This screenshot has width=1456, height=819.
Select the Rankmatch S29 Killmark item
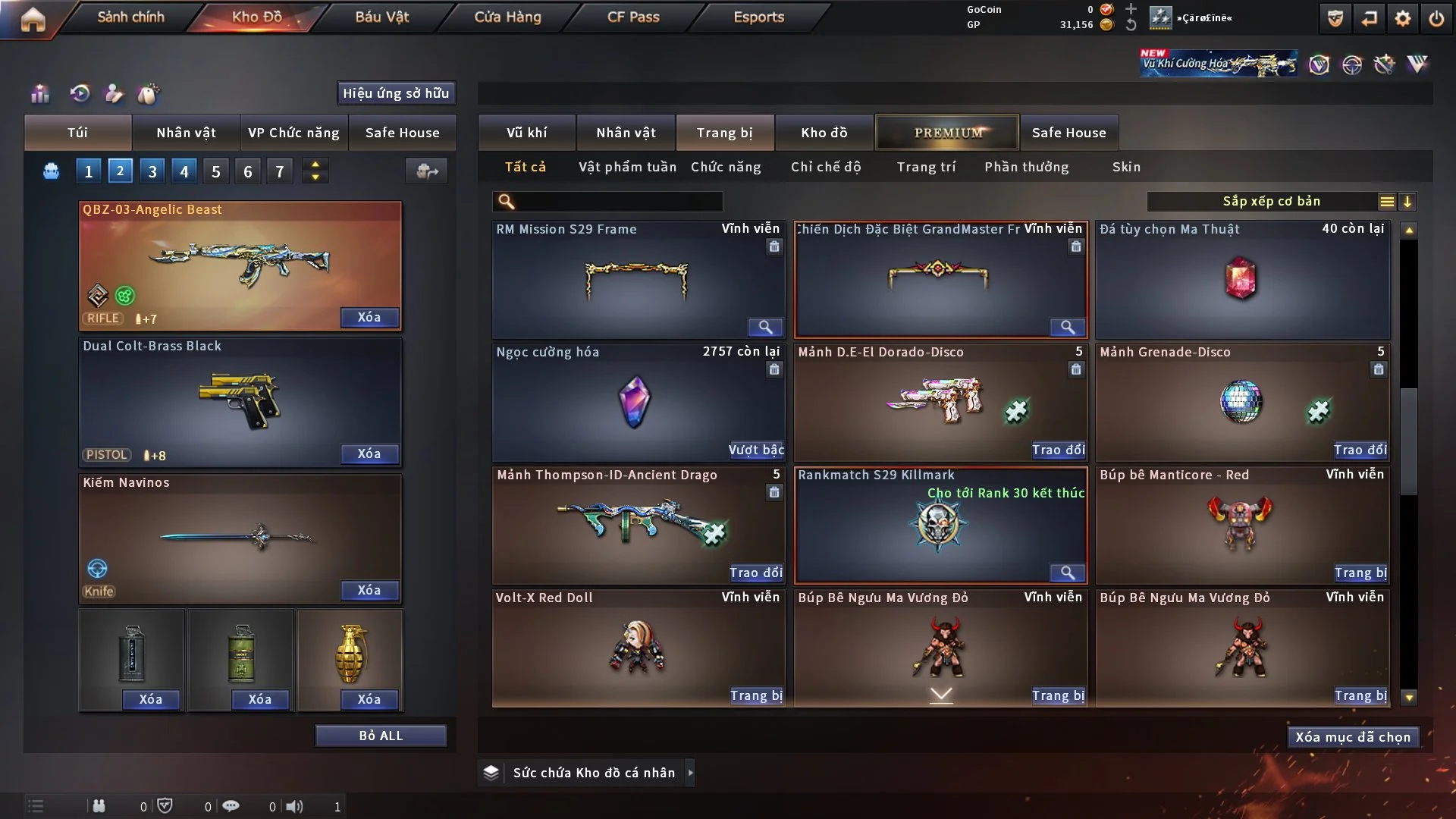[x=940, y=525]
